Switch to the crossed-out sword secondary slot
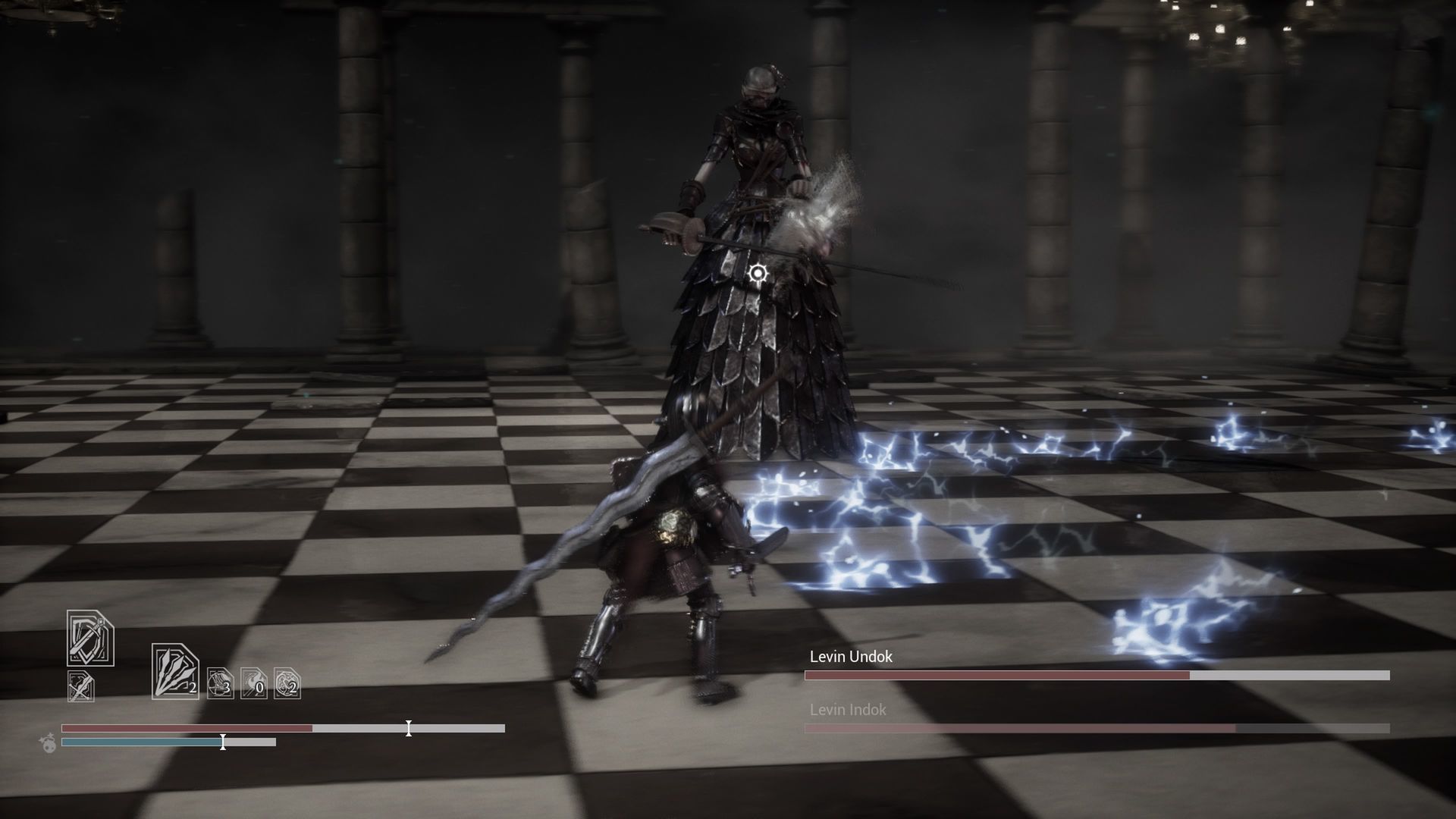This screenshot has height=819, width=1456. [81, 686]
